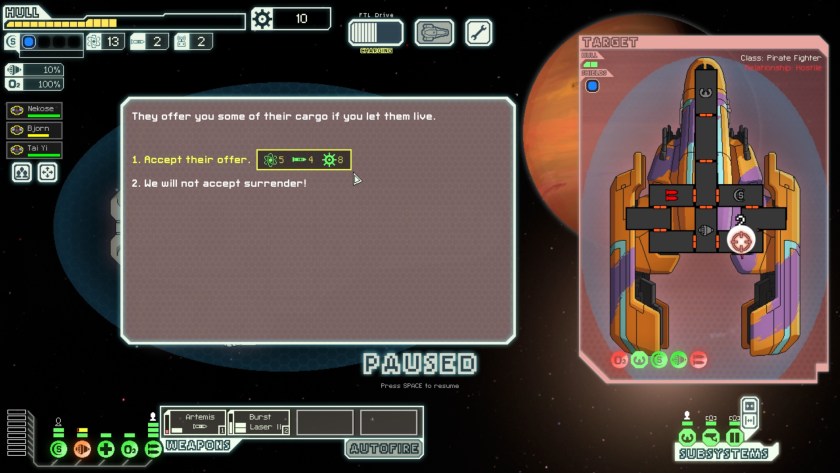
Task: Select crew member Bjorn
Action: click(34, 130)
